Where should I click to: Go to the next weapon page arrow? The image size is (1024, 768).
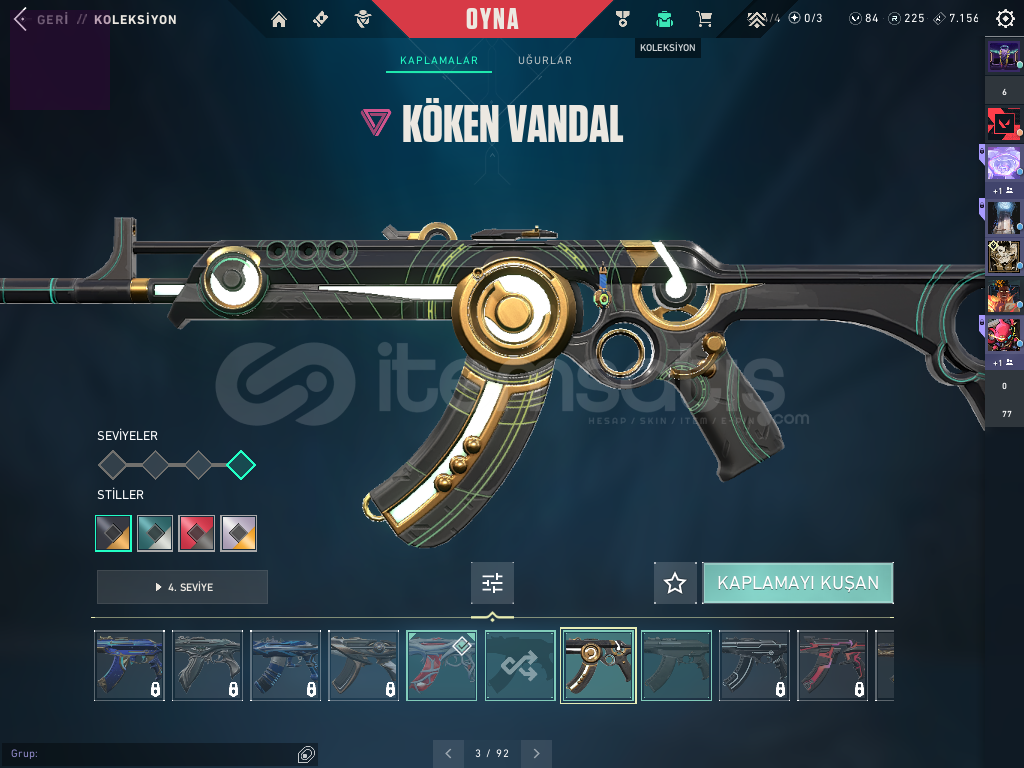(537, 753)
